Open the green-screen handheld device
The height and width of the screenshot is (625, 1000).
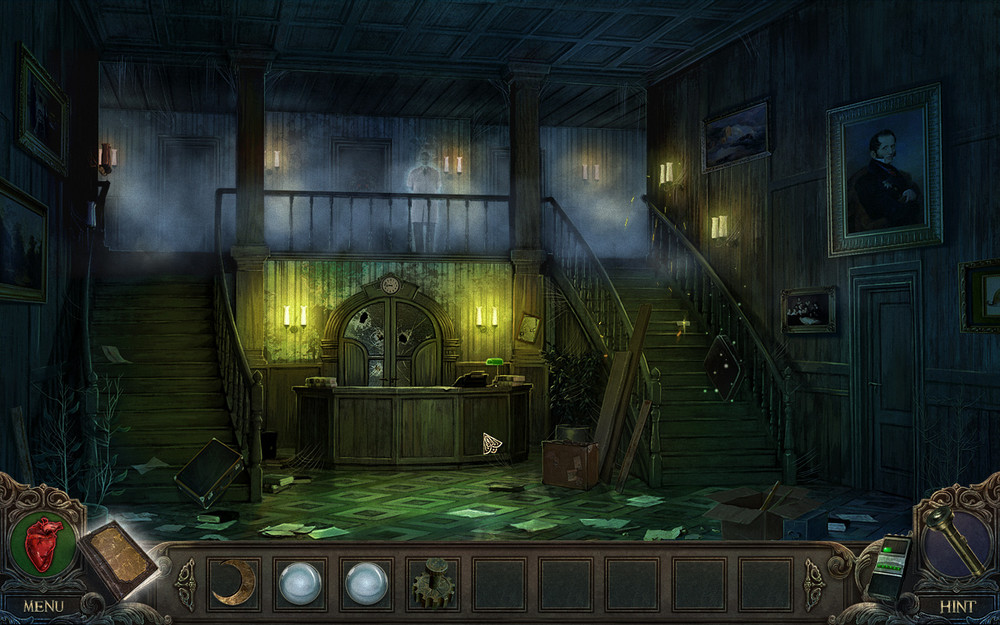click(x=887, y=565)
